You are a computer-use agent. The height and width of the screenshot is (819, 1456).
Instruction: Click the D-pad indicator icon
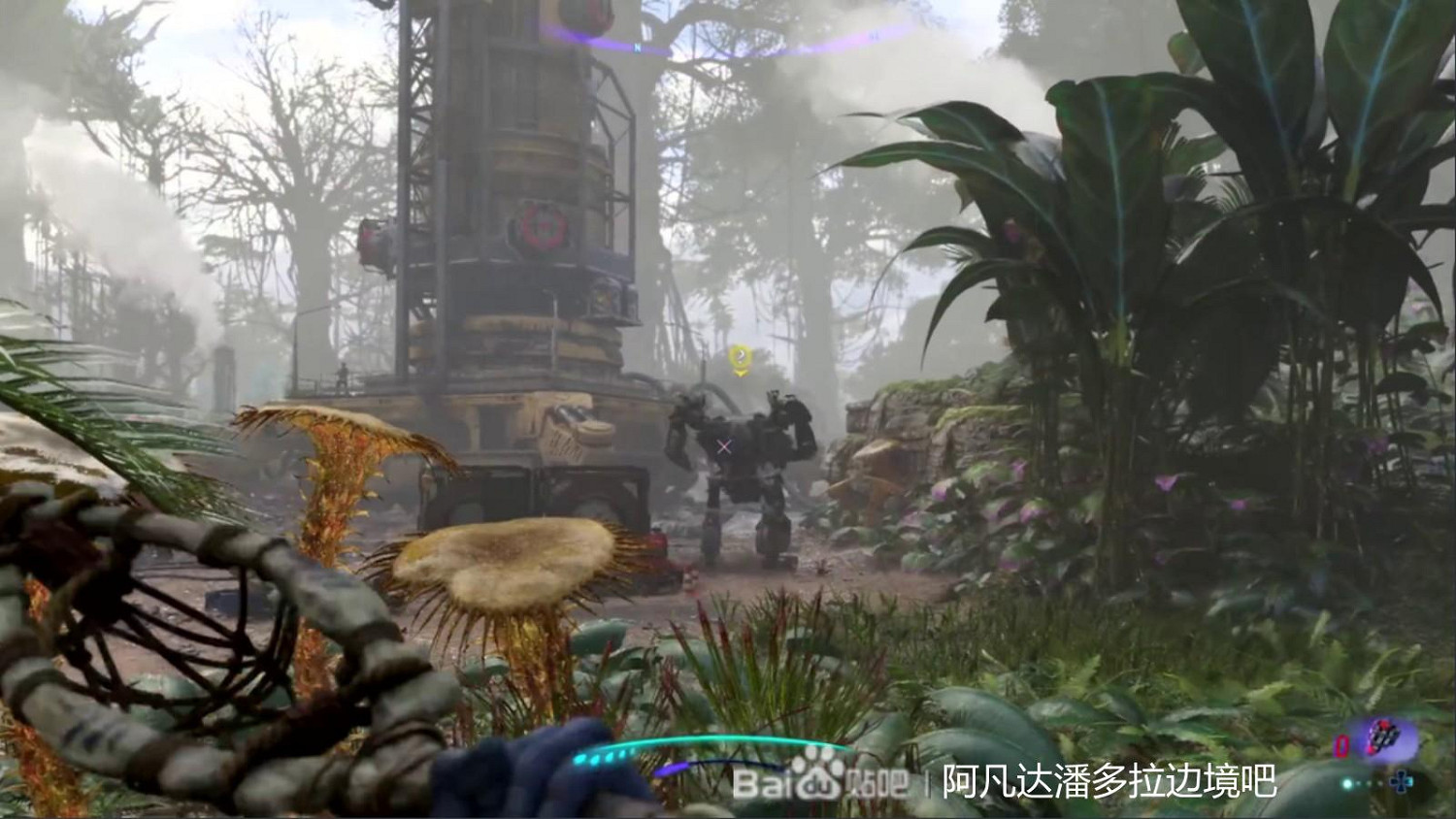[x=1401, y=781]
